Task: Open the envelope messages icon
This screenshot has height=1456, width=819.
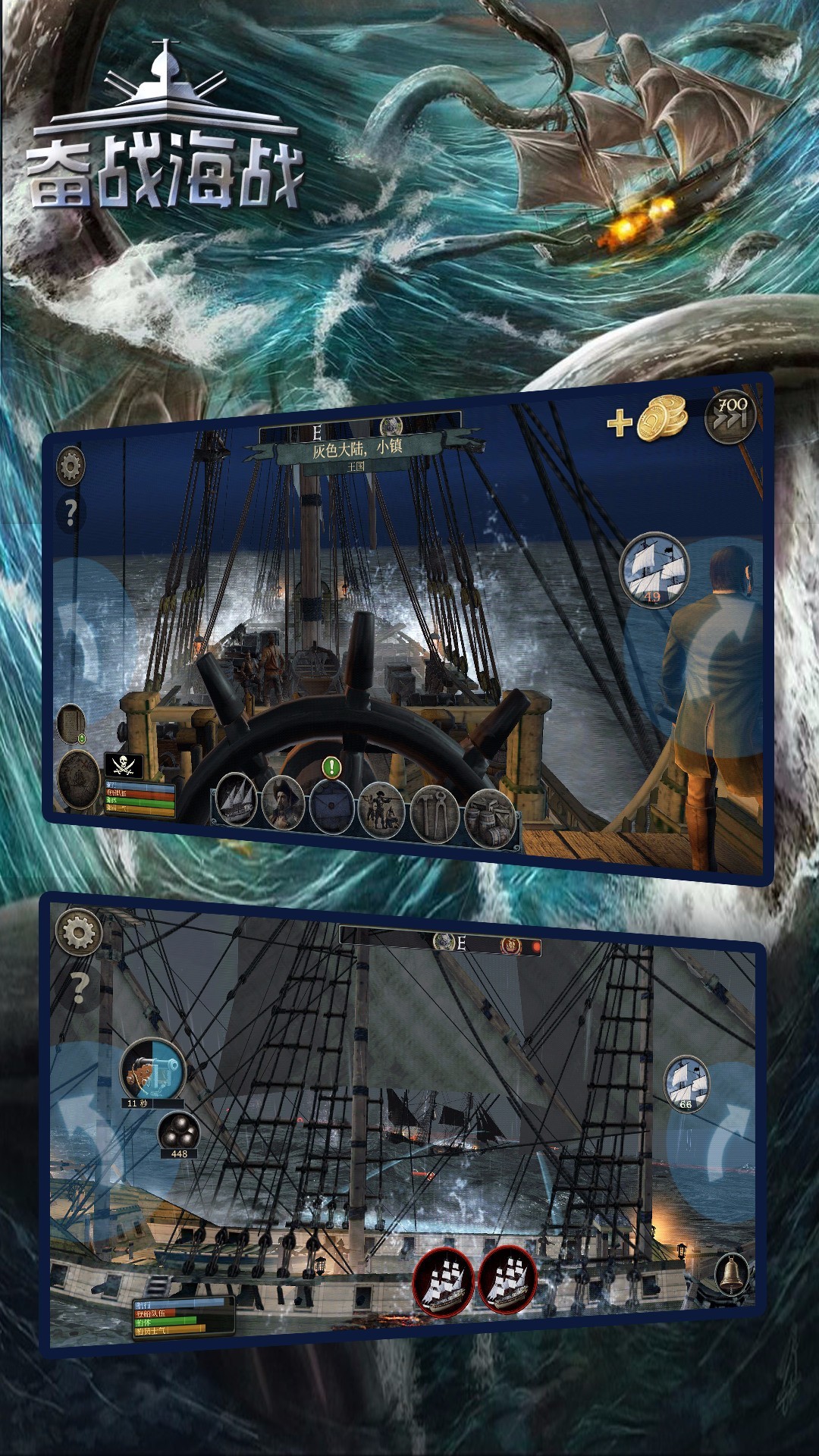Action: (331, 807)
